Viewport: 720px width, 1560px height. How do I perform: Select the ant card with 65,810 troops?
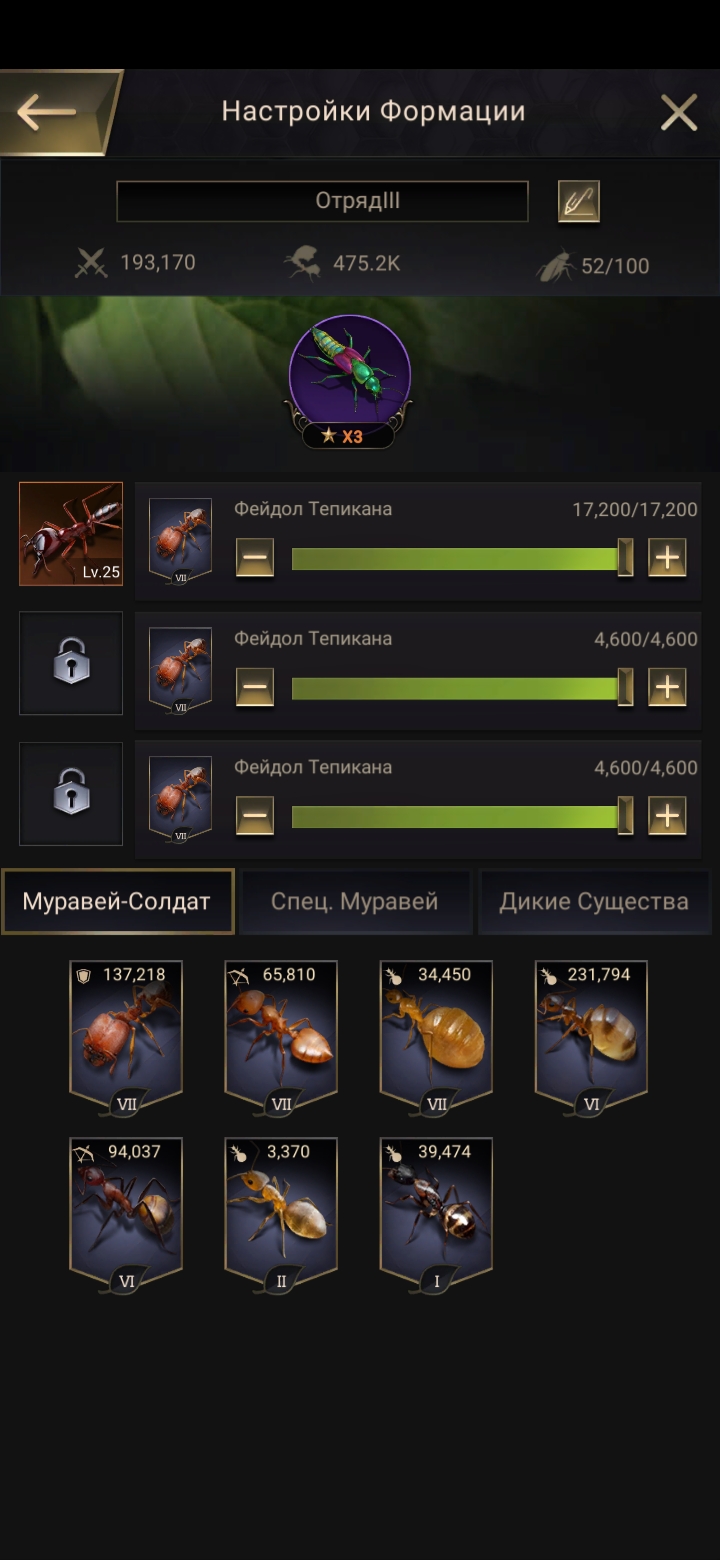281,1035
